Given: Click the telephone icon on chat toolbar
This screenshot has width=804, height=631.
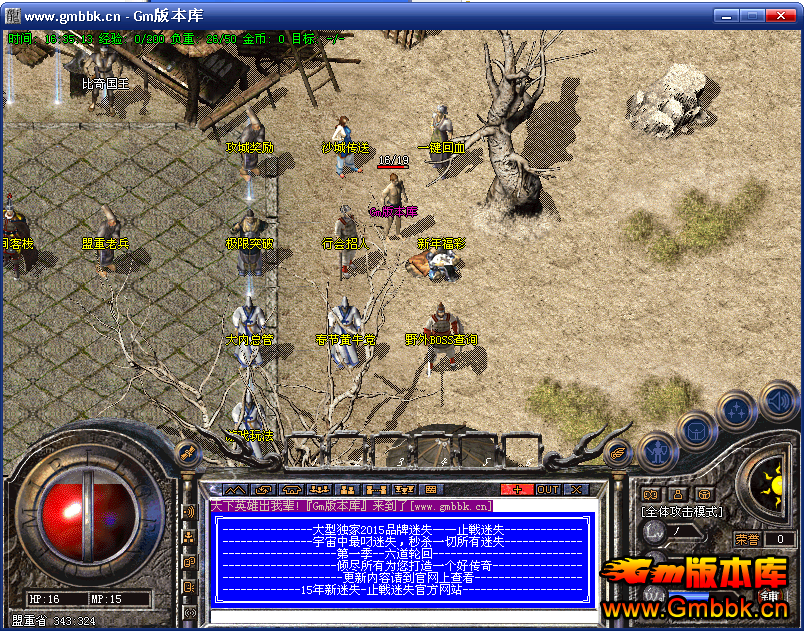Looking at the screenshot, I should point(292,489).
